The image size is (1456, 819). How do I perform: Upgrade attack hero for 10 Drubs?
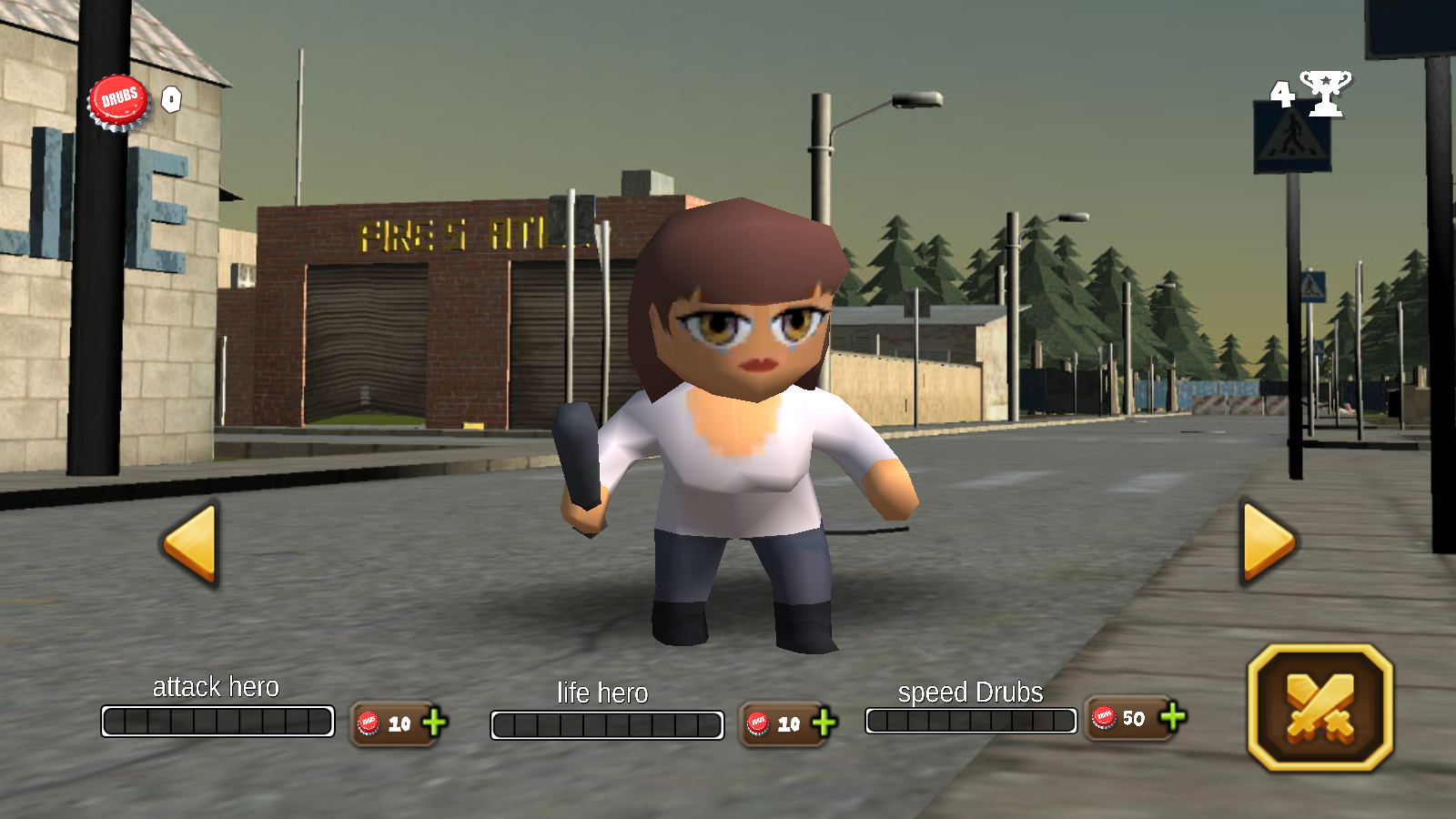point(434,723)
